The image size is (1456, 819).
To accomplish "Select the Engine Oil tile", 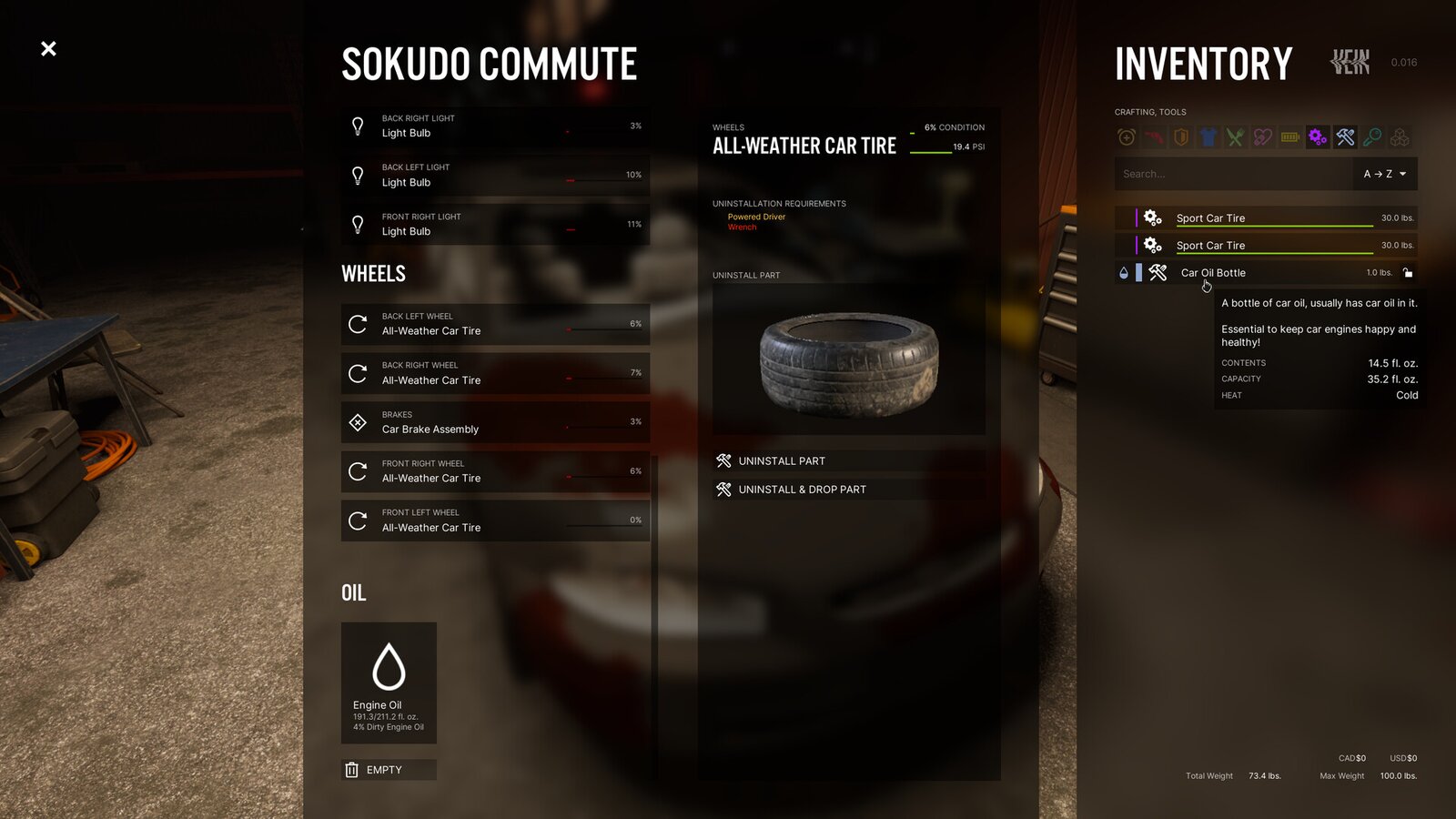I will click(x=389, y=682).
